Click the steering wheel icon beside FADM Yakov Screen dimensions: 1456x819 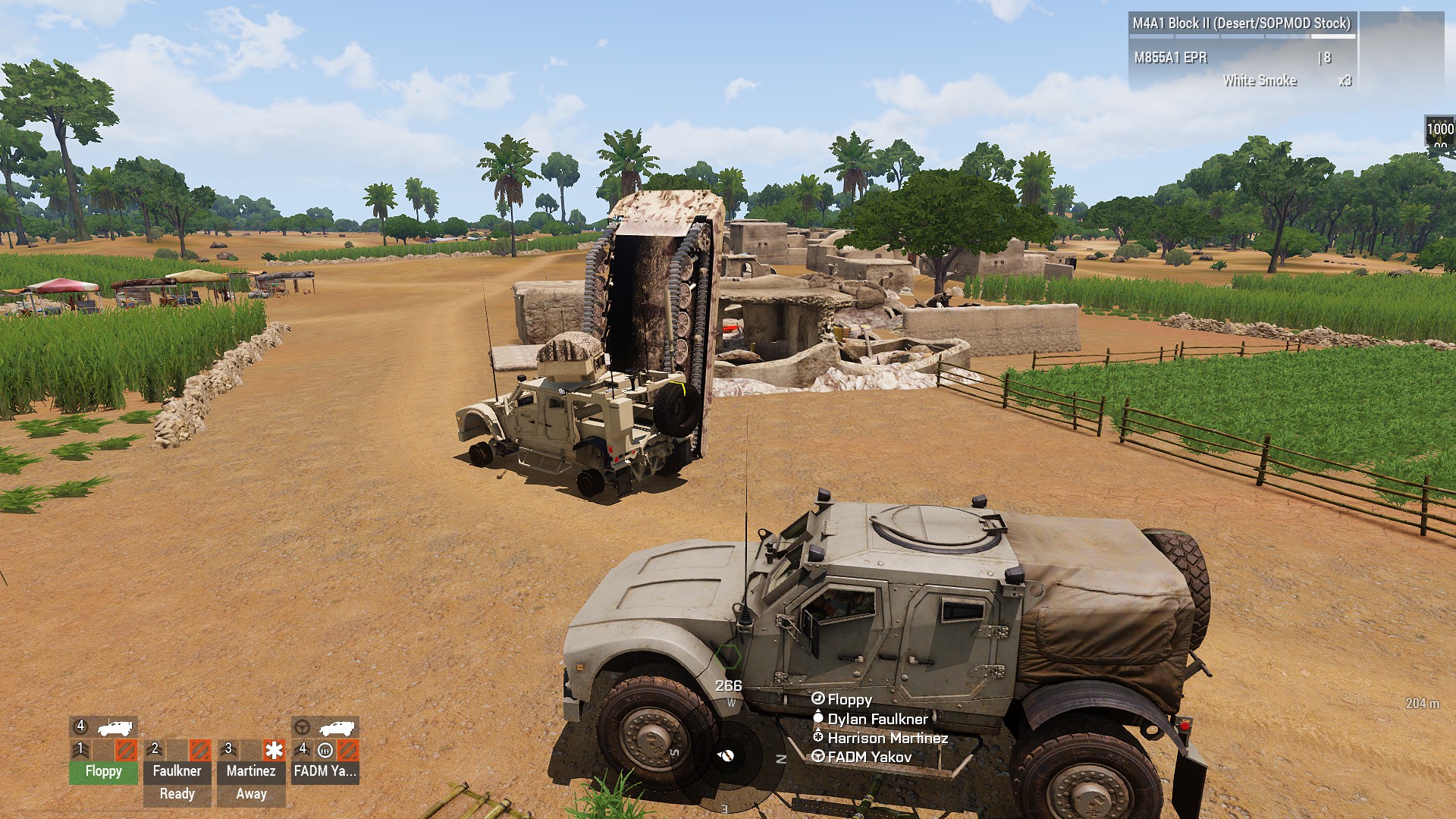[x=818, y=757]
